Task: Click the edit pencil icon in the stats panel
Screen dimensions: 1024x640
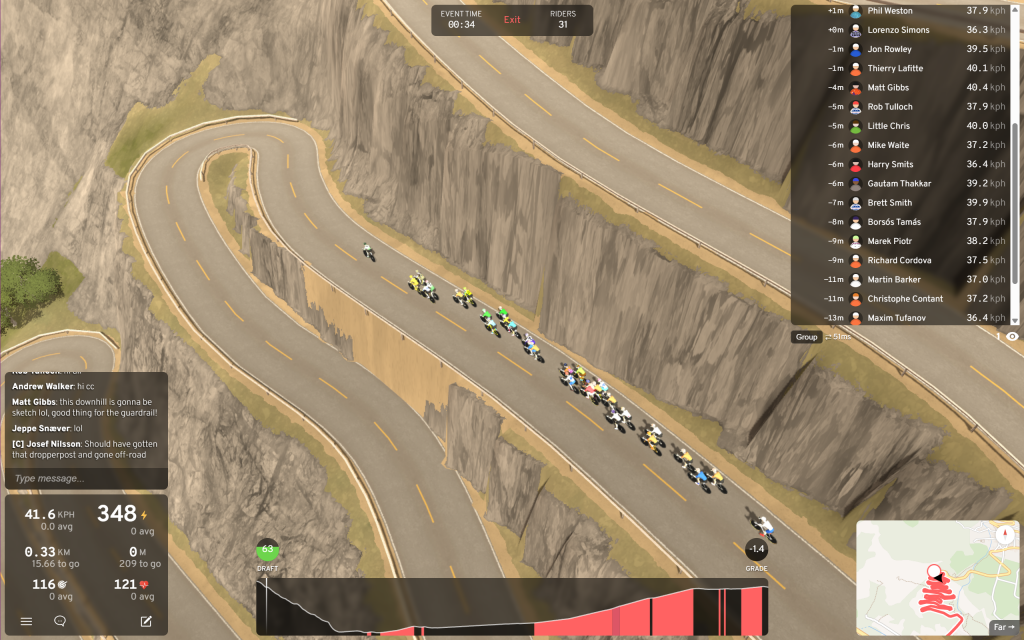Action: coord(146,621)
